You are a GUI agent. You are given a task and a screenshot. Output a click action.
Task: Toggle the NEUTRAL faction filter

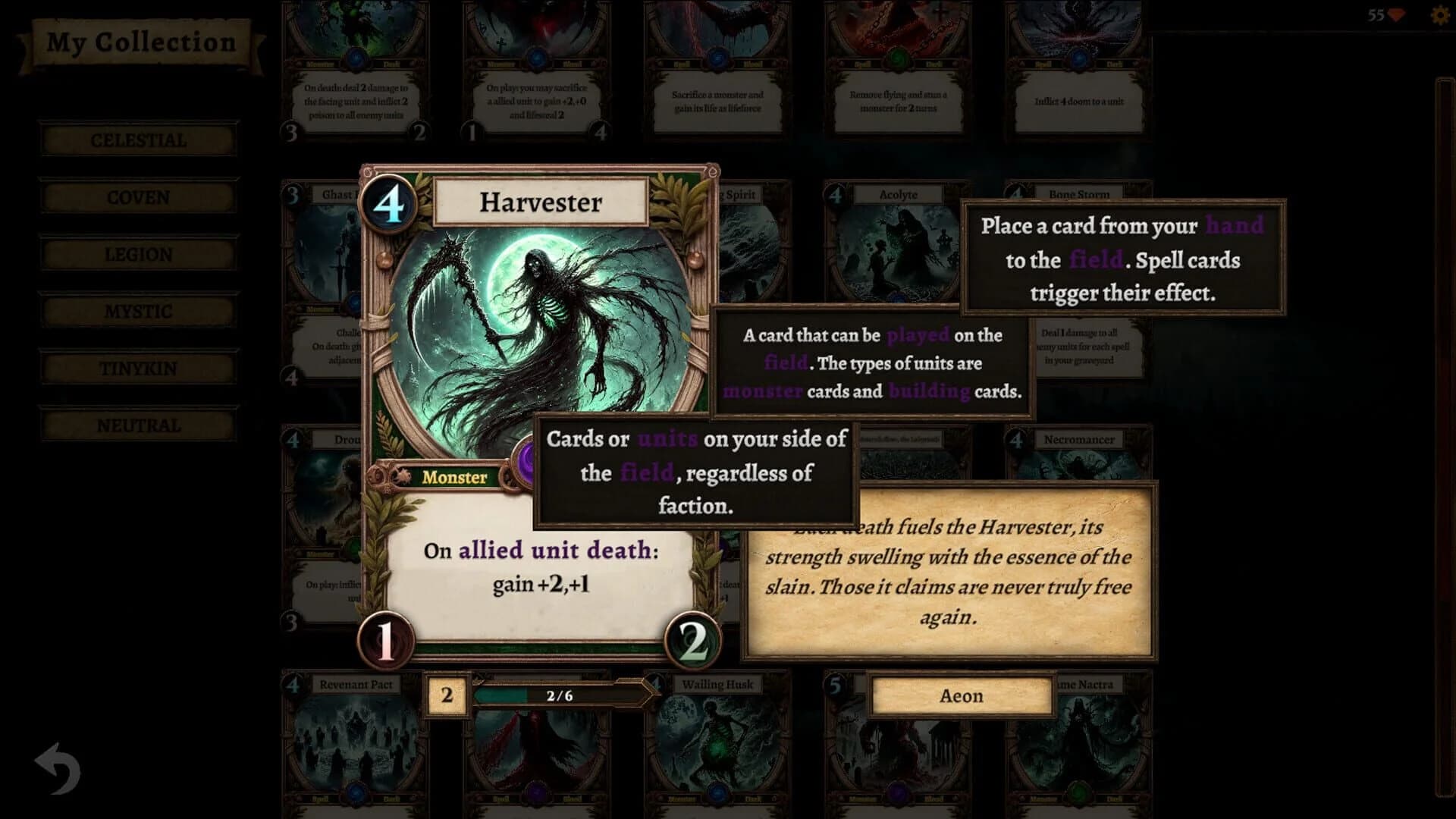click(137, 425)
